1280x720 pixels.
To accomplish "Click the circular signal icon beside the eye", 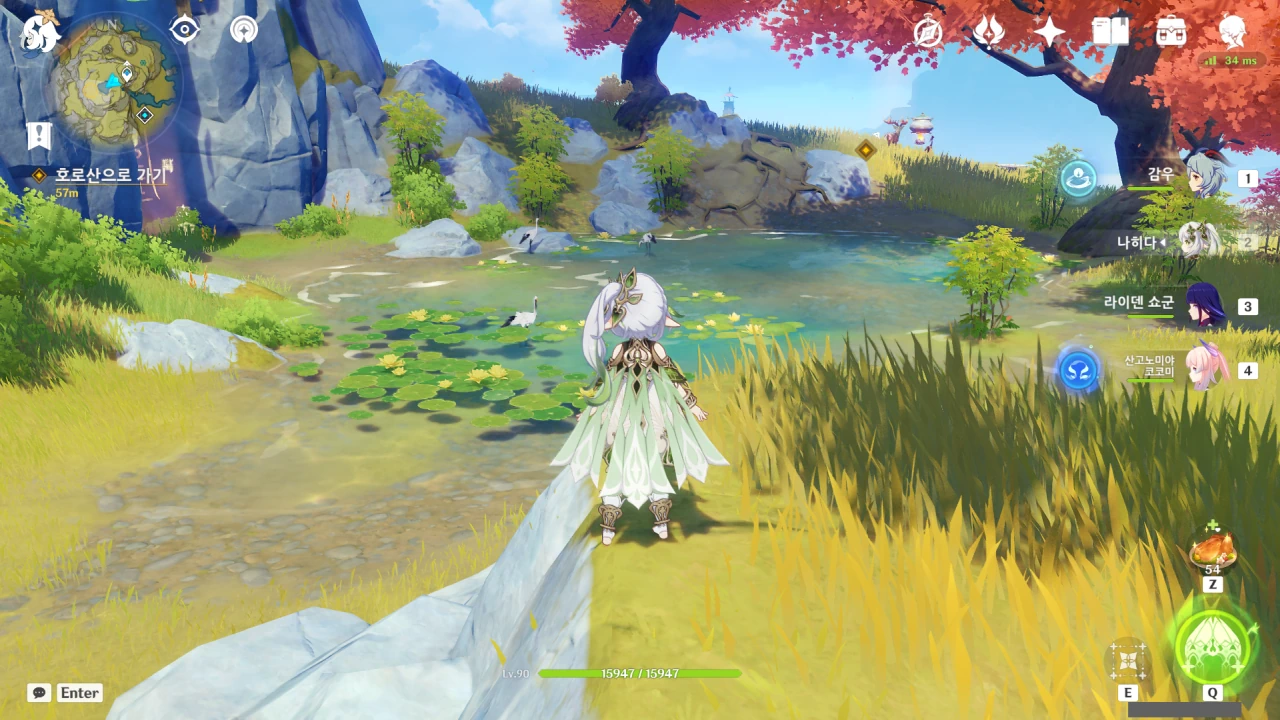I will click(x=243, y=30).
